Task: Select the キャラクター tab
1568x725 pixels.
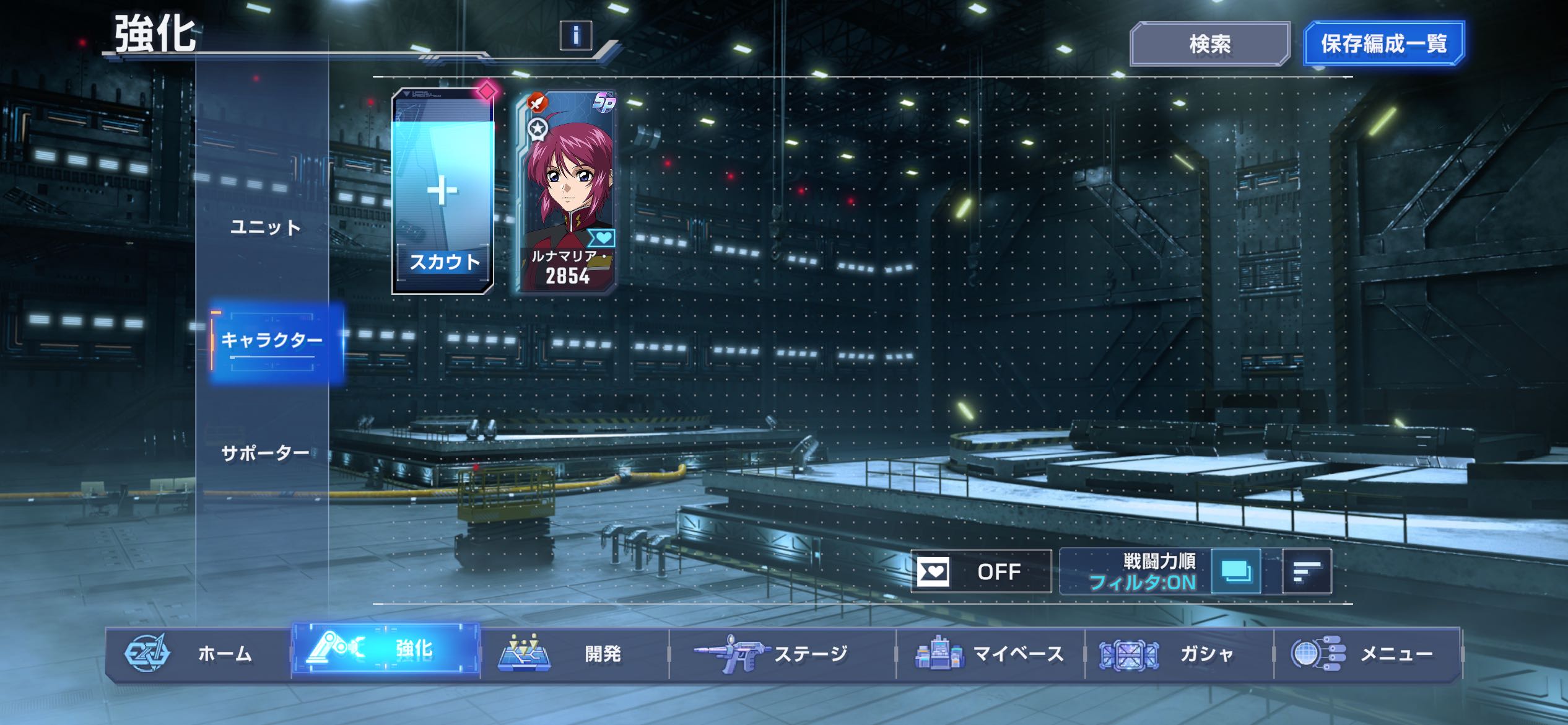Action: 272,341
